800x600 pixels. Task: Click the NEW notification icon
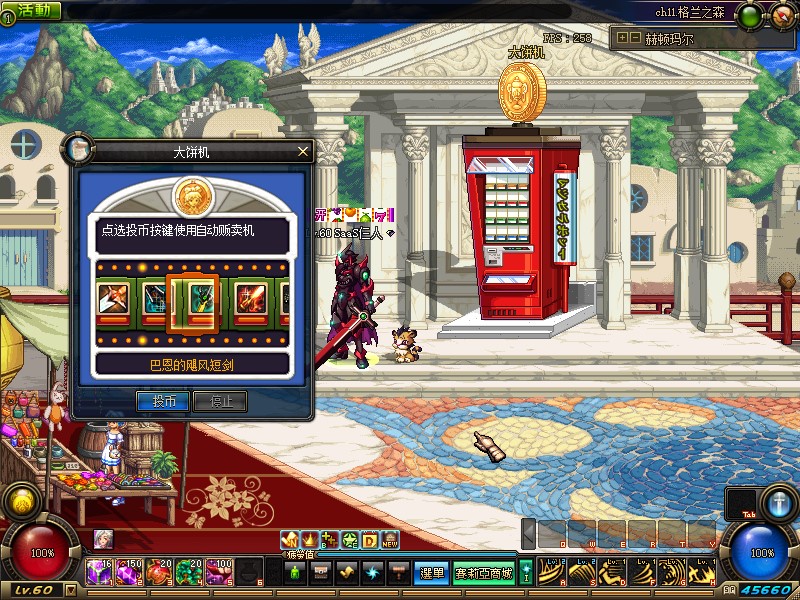tap(390, 540)
